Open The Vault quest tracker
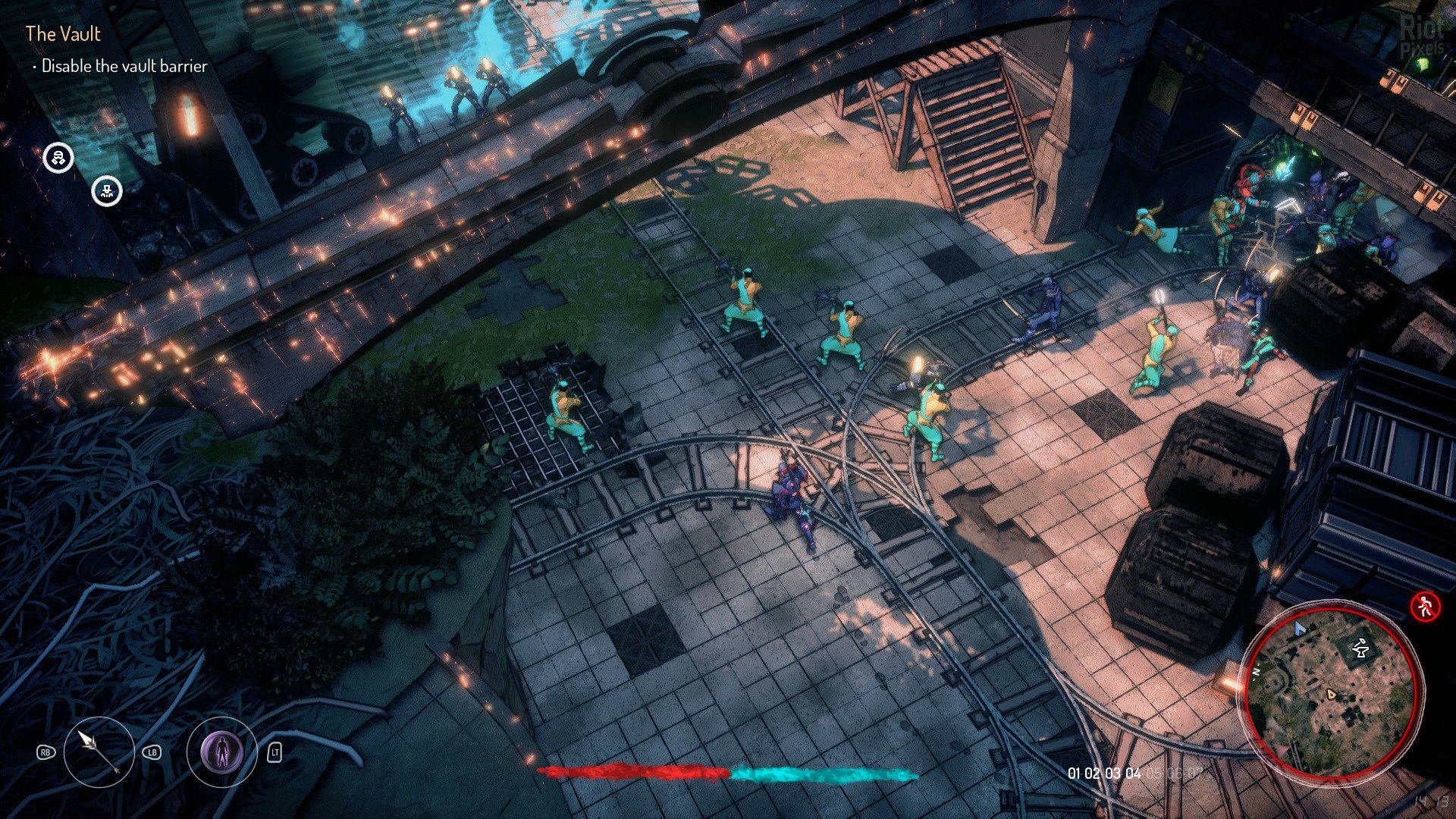1456x819 pixels. click(63, 33)
